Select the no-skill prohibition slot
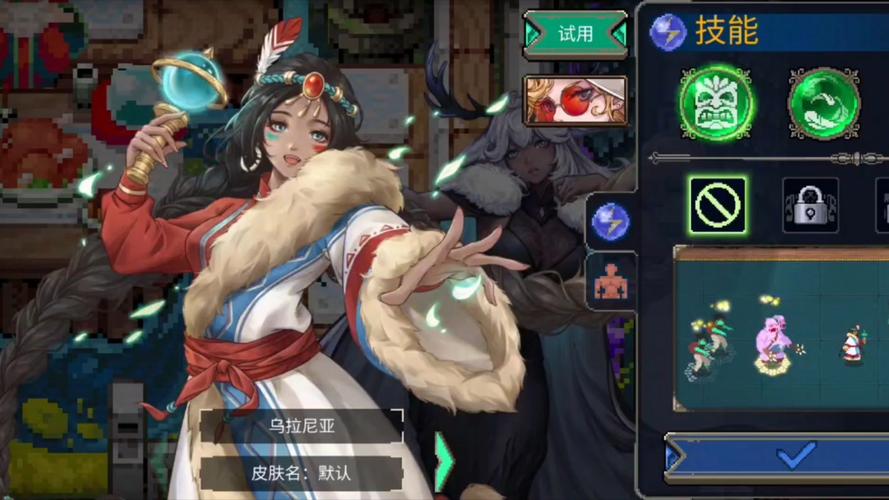 [x=717, y=206]
